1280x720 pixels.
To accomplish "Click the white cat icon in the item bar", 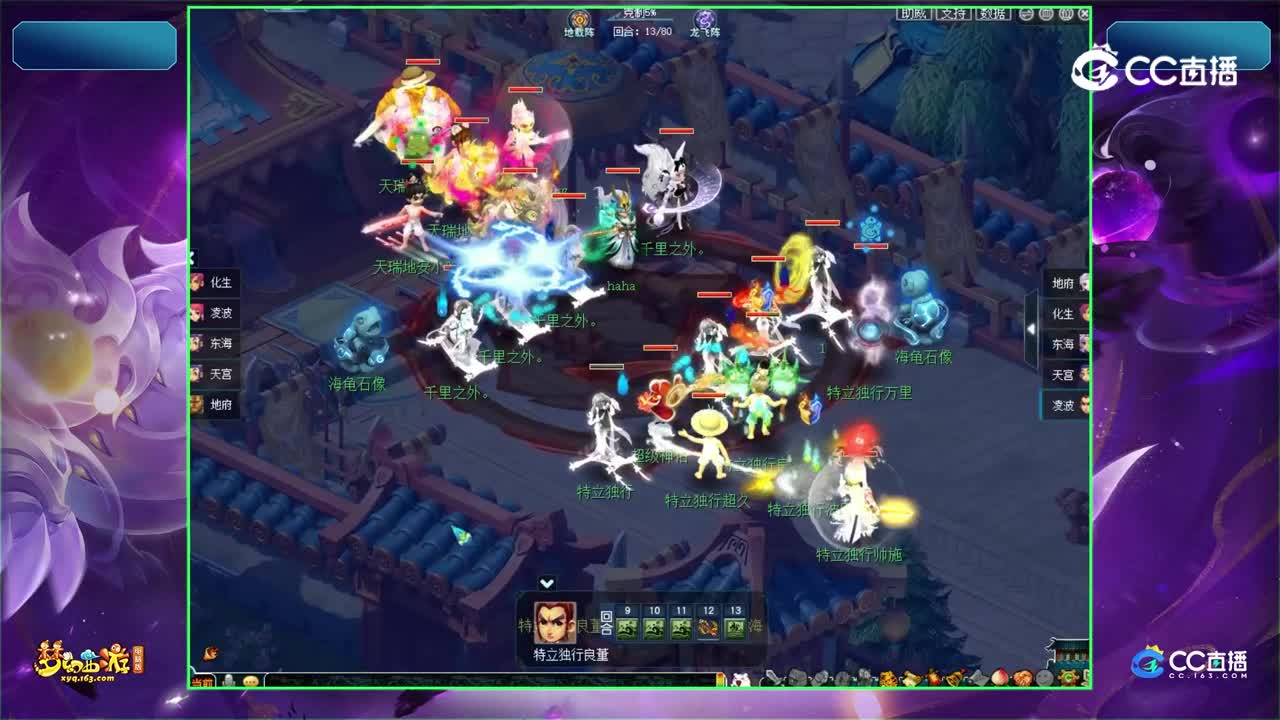I will 740,680.
